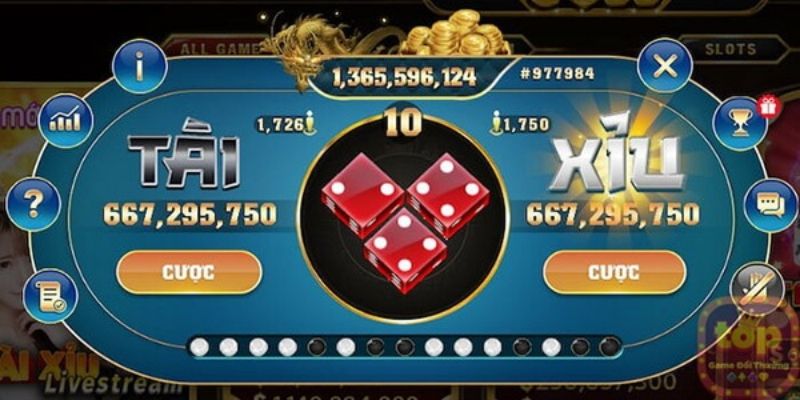This screenshot has width=800, height=400.
Task: Place a bet on Tài
Action: click(x=189, y=271)
